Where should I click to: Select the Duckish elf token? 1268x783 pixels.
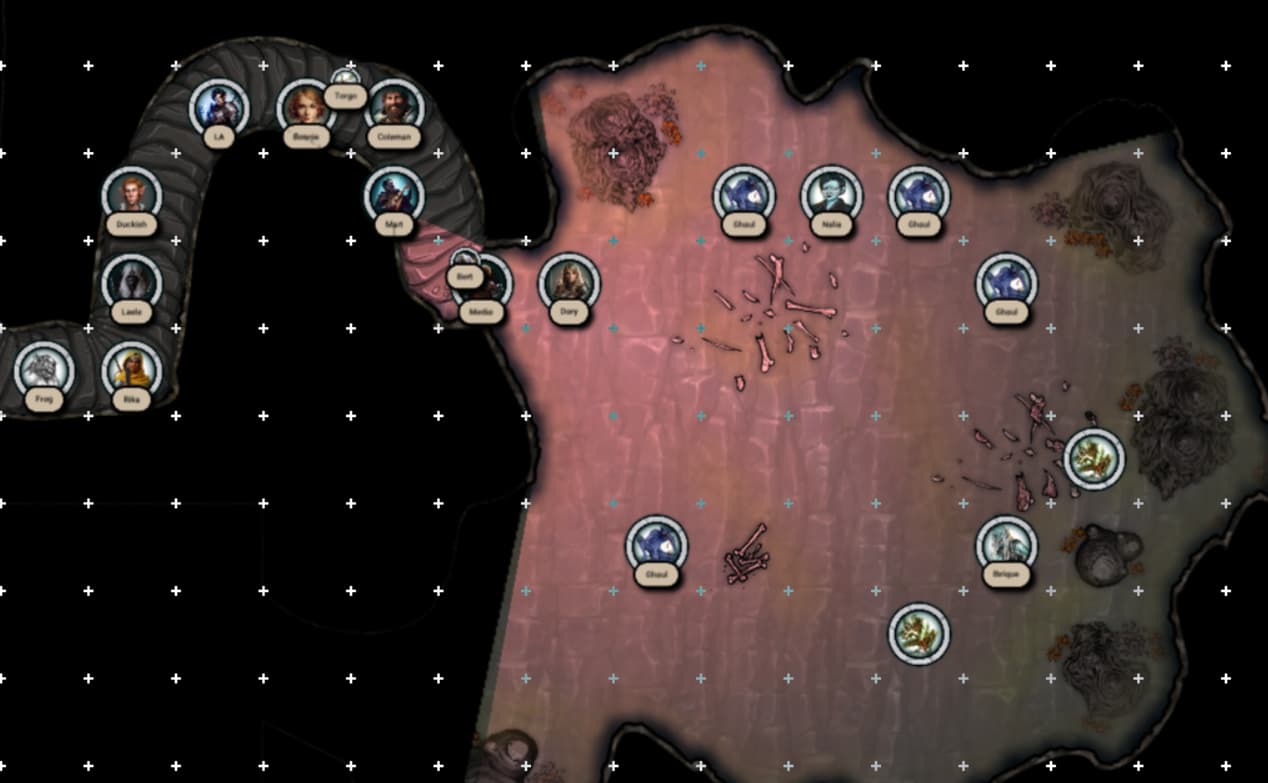(x=131, y=195)
